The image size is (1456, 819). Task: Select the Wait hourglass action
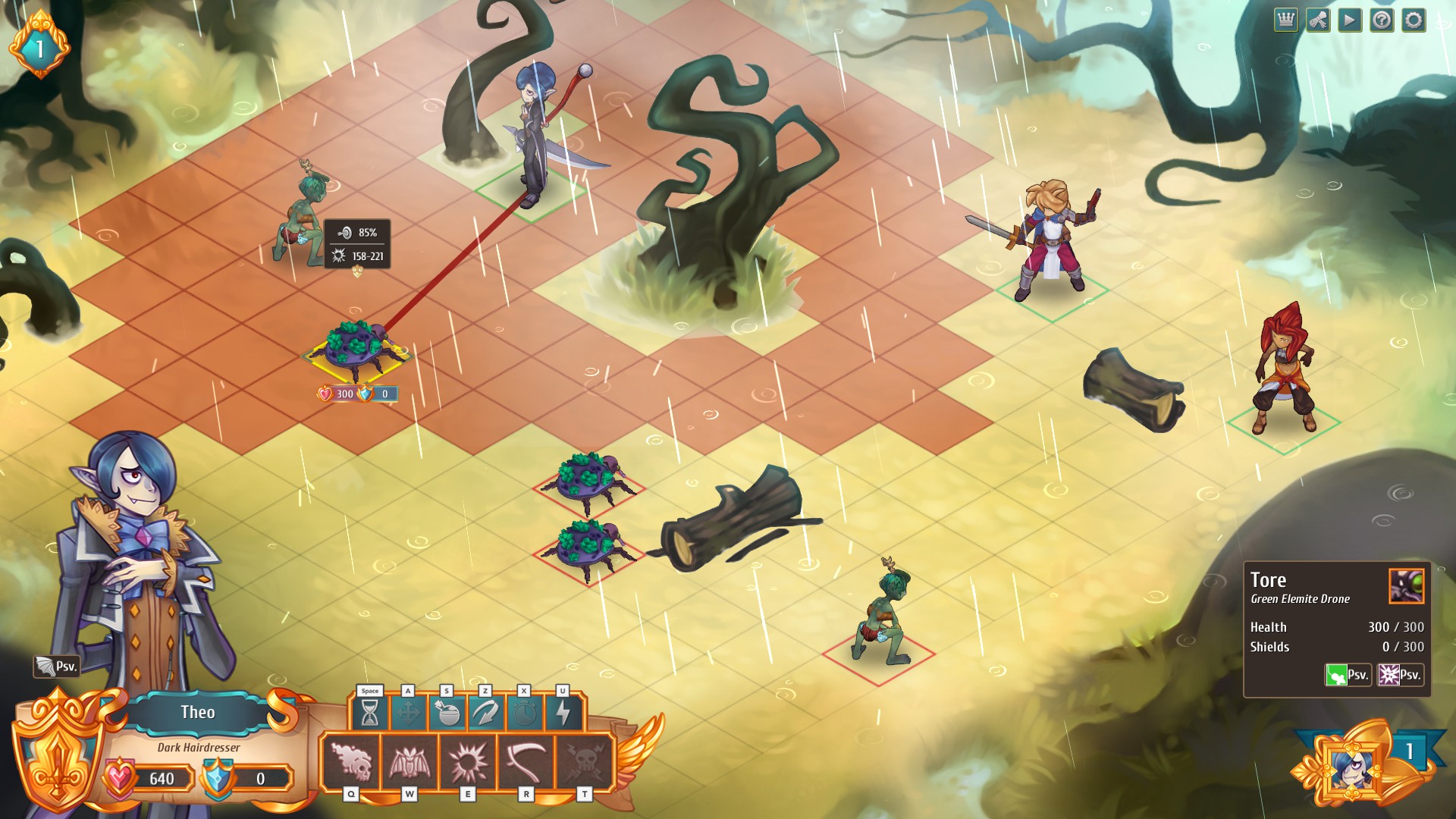369,711
